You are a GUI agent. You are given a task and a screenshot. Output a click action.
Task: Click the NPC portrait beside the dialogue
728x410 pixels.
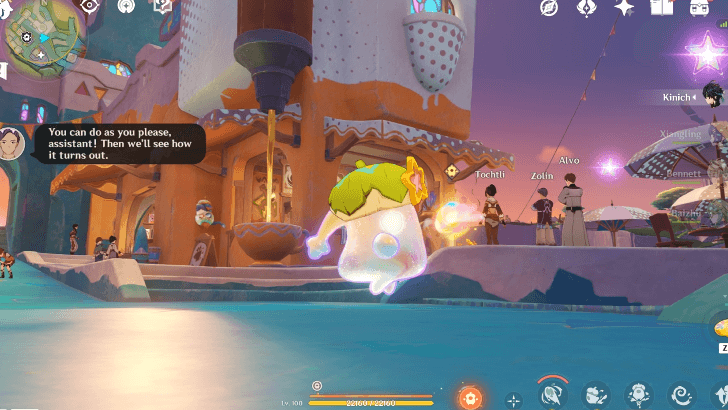(x=12, y=143)
